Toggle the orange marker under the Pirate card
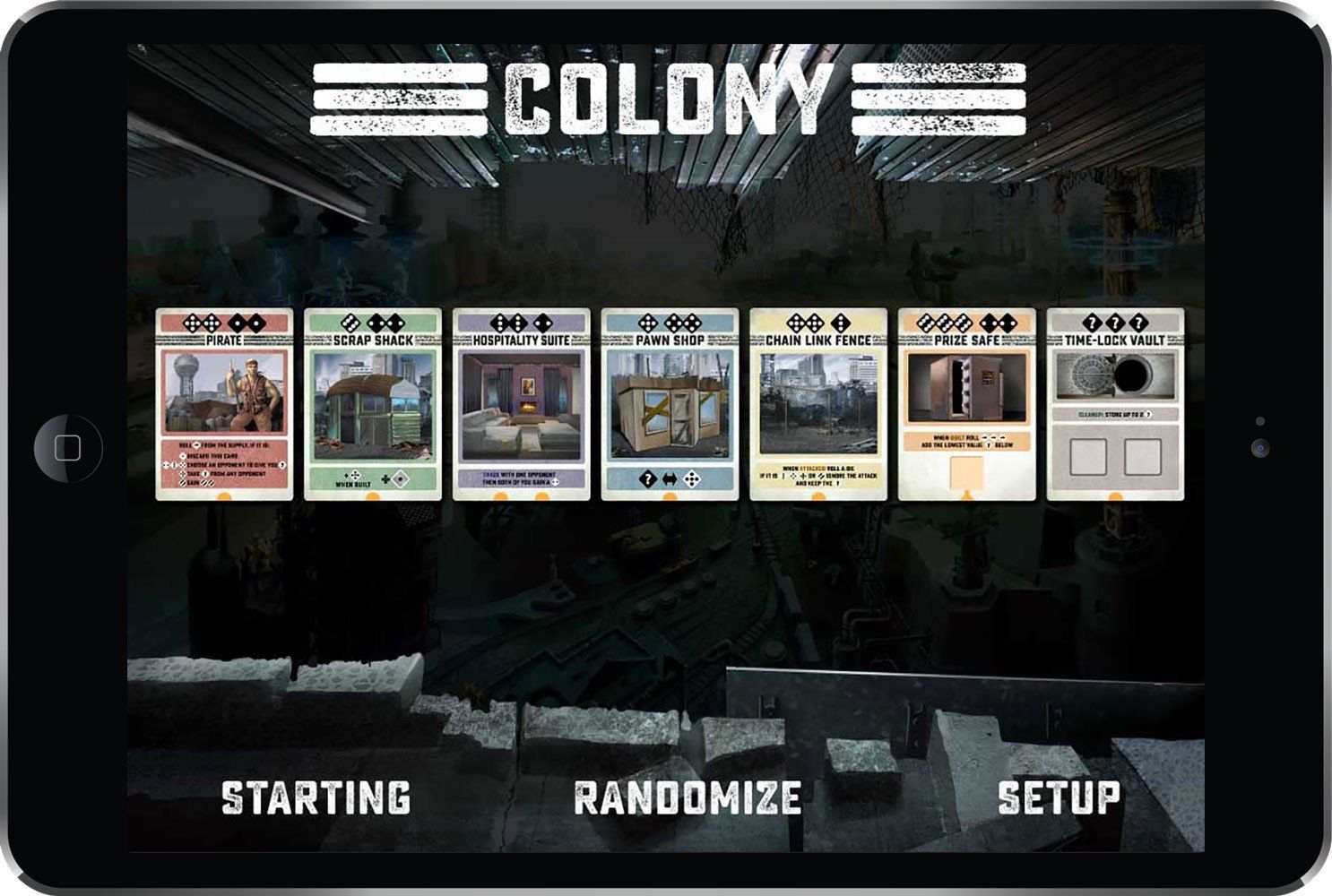The image size is (1332, 896). [x=224, y=495]
